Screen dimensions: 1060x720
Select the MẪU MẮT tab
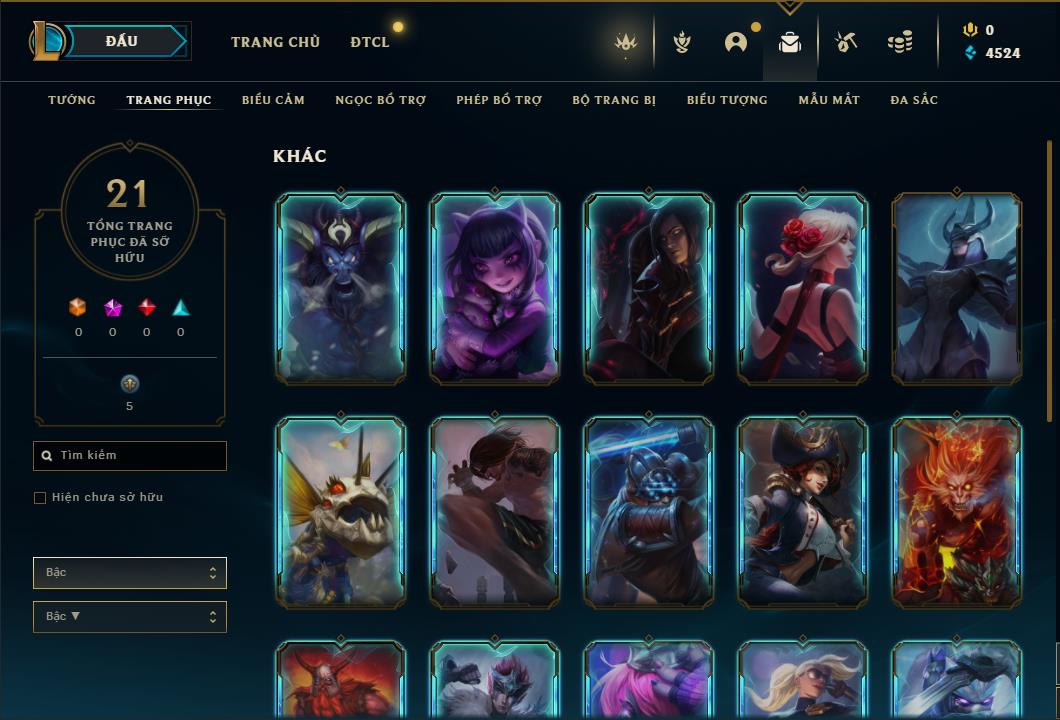pos(829,100)
